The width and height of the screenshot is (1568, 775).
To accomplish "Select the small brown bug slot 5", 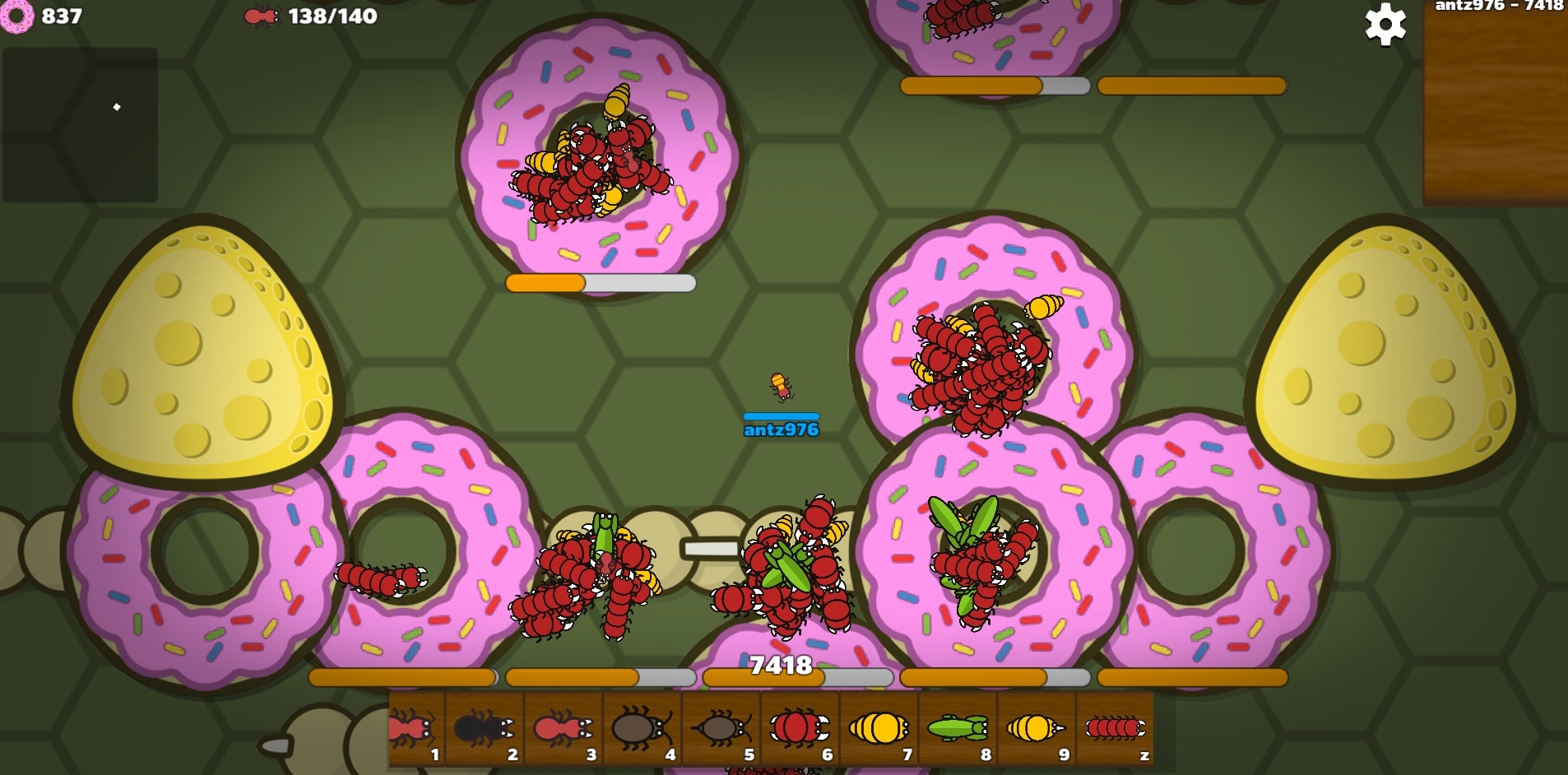I will coord(721,729).
